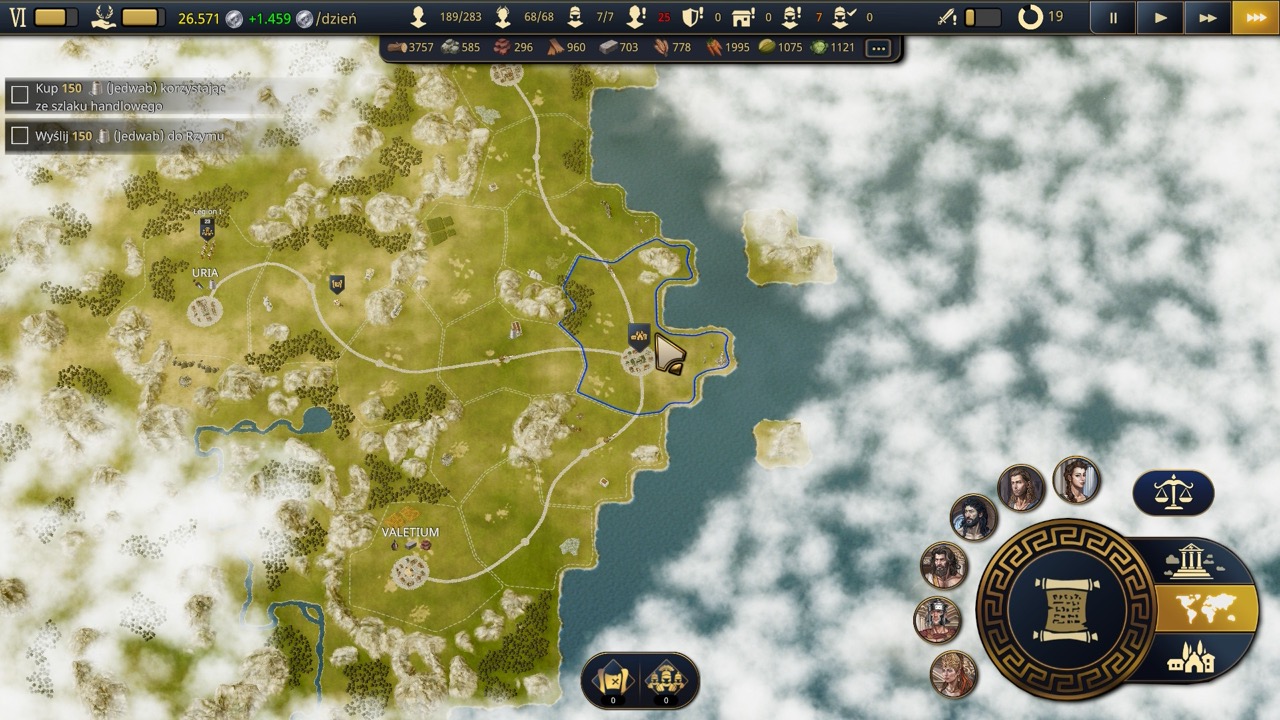The image size is (1280, 720).
Task: Open the balance scales trade panel
Action: click(1173, 493)
